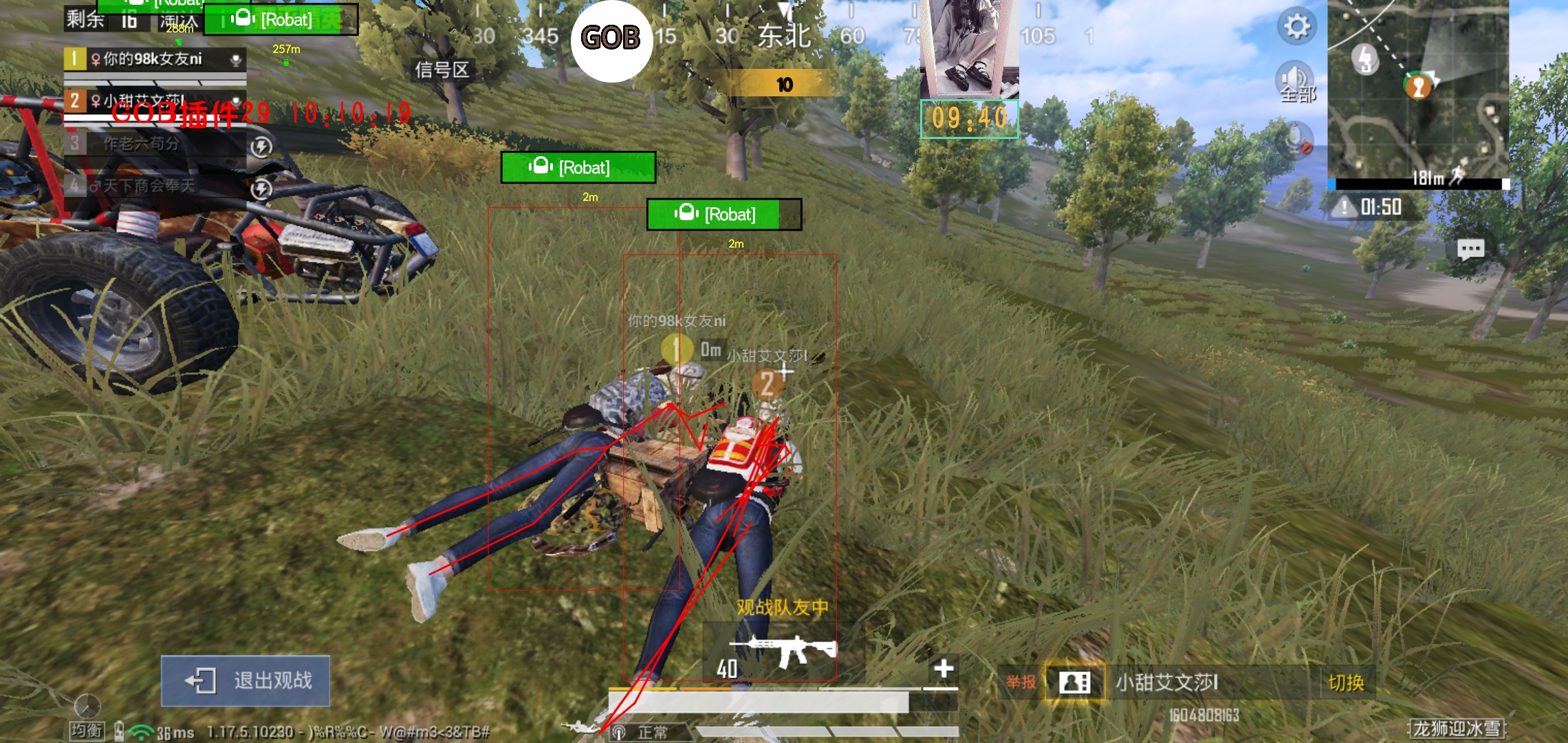1568x743 pixels.
Task: Click the white plus button beside weapon
Action: [944, 668]
